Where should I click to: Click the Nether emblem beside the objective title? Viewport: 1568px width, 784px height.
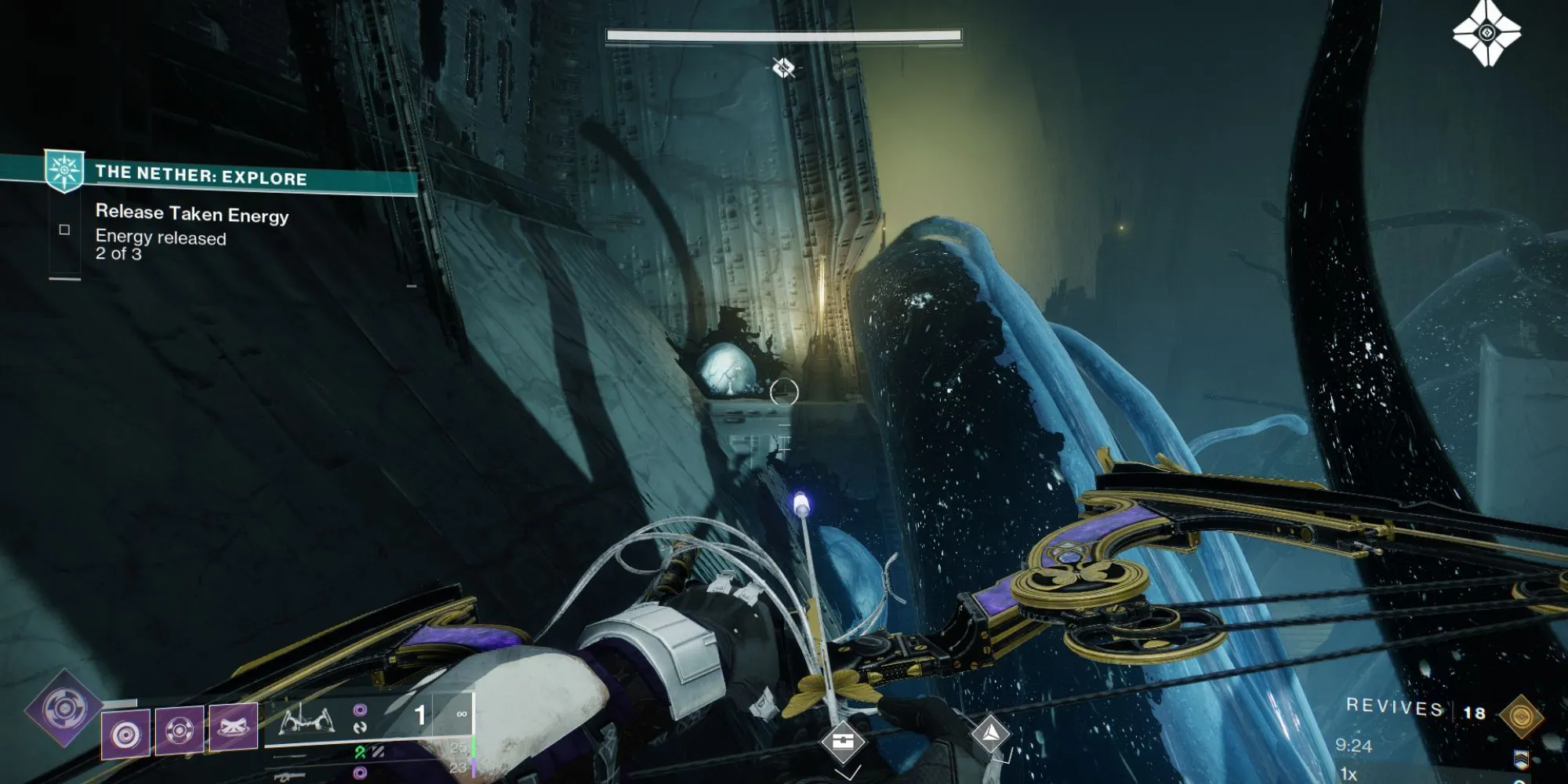tap(64, 171)
